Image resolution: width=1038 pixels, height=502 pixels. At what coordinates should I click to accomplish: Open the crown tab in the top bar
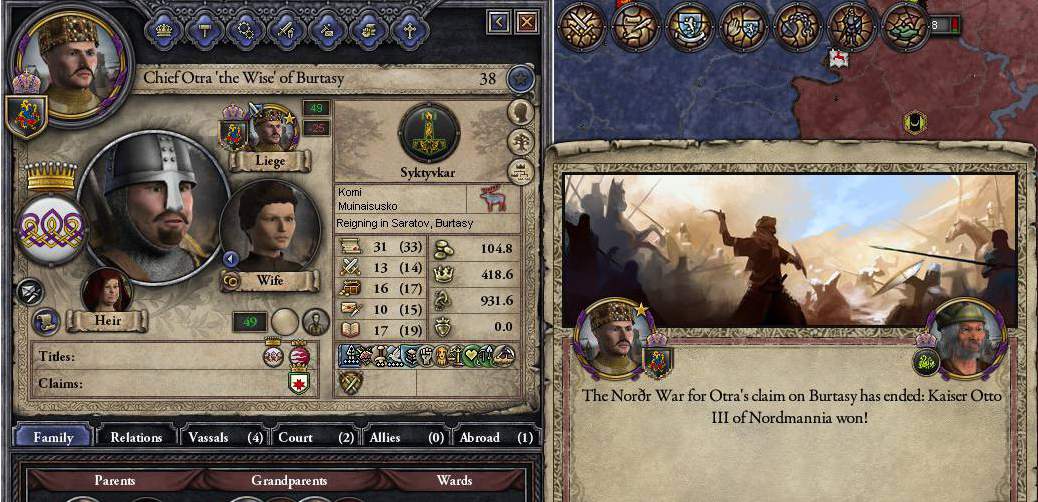pyautogui.click(x=166, y=29)
